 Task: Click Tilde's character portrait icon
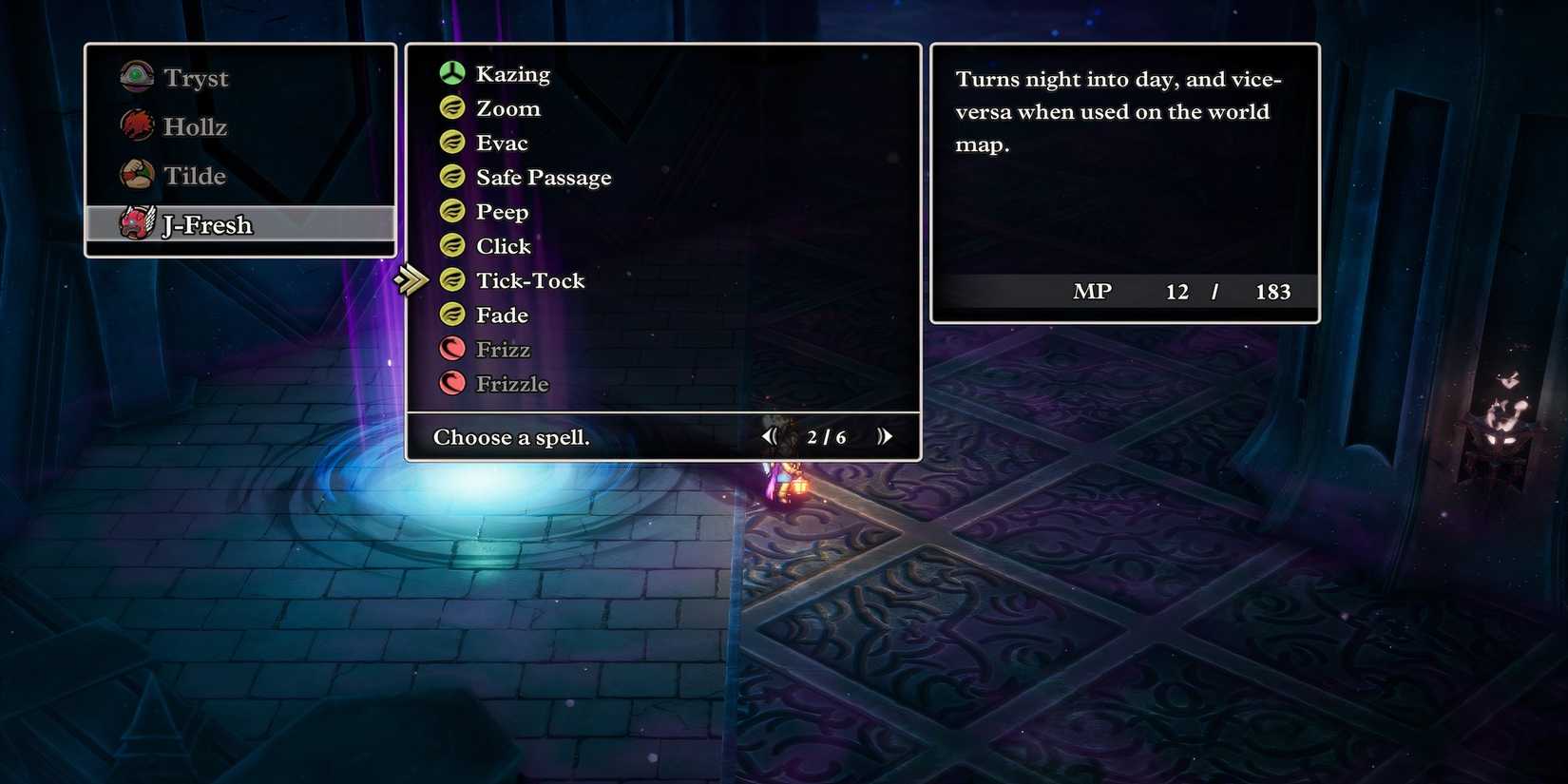[136, 175]
